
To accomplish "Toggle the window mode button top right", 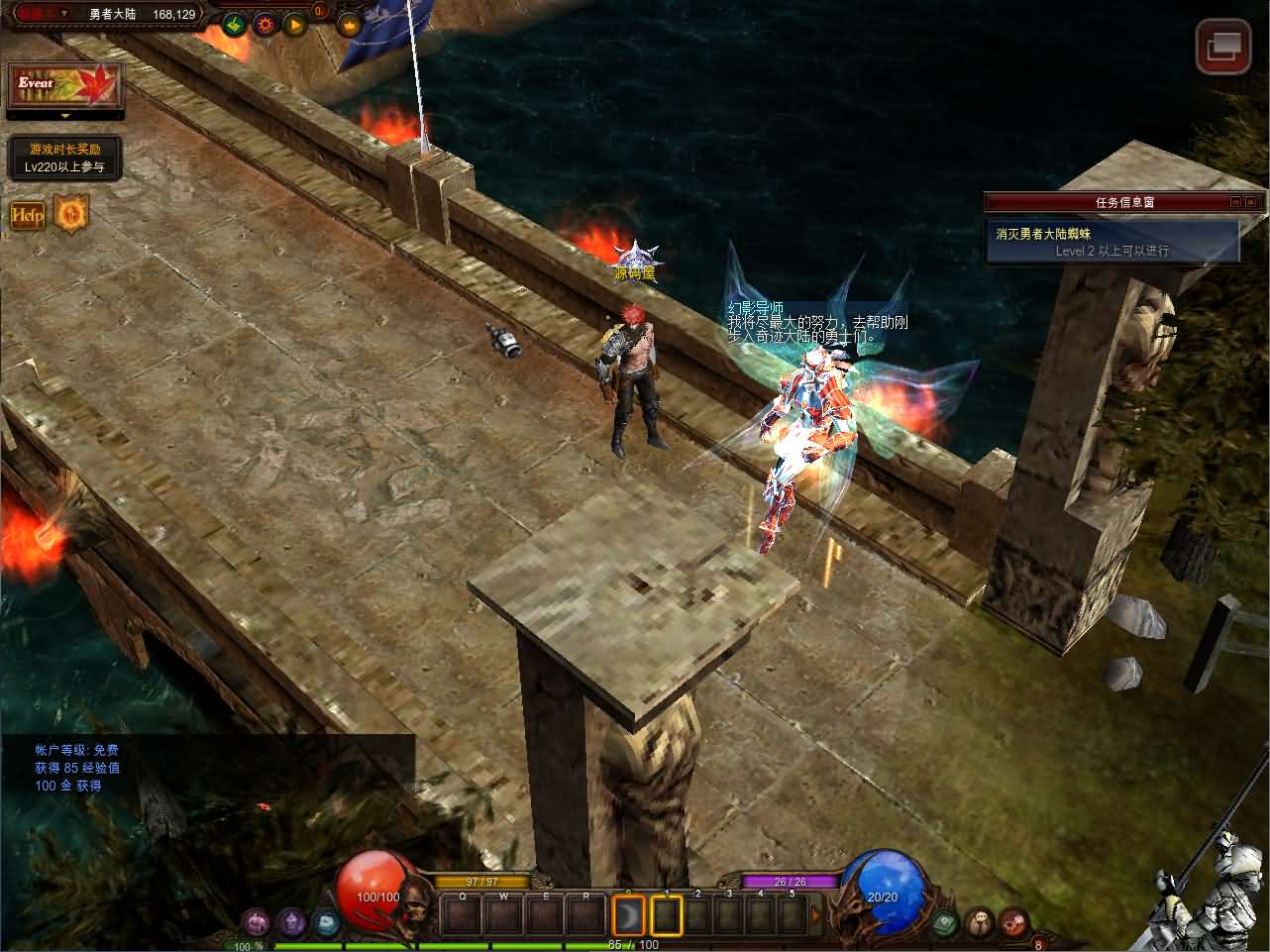I will pyautogui.click(x=1222, y=46).
